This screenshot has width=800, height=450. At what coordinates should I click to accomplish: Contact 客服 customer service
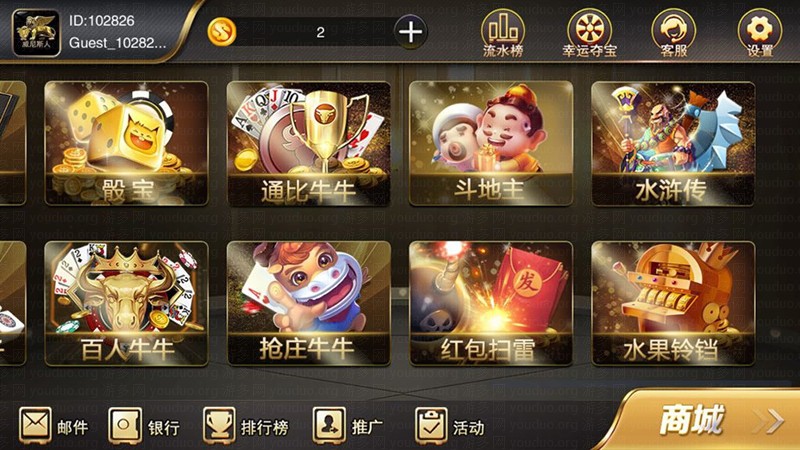pyautogui.click(x=673, y=31)
